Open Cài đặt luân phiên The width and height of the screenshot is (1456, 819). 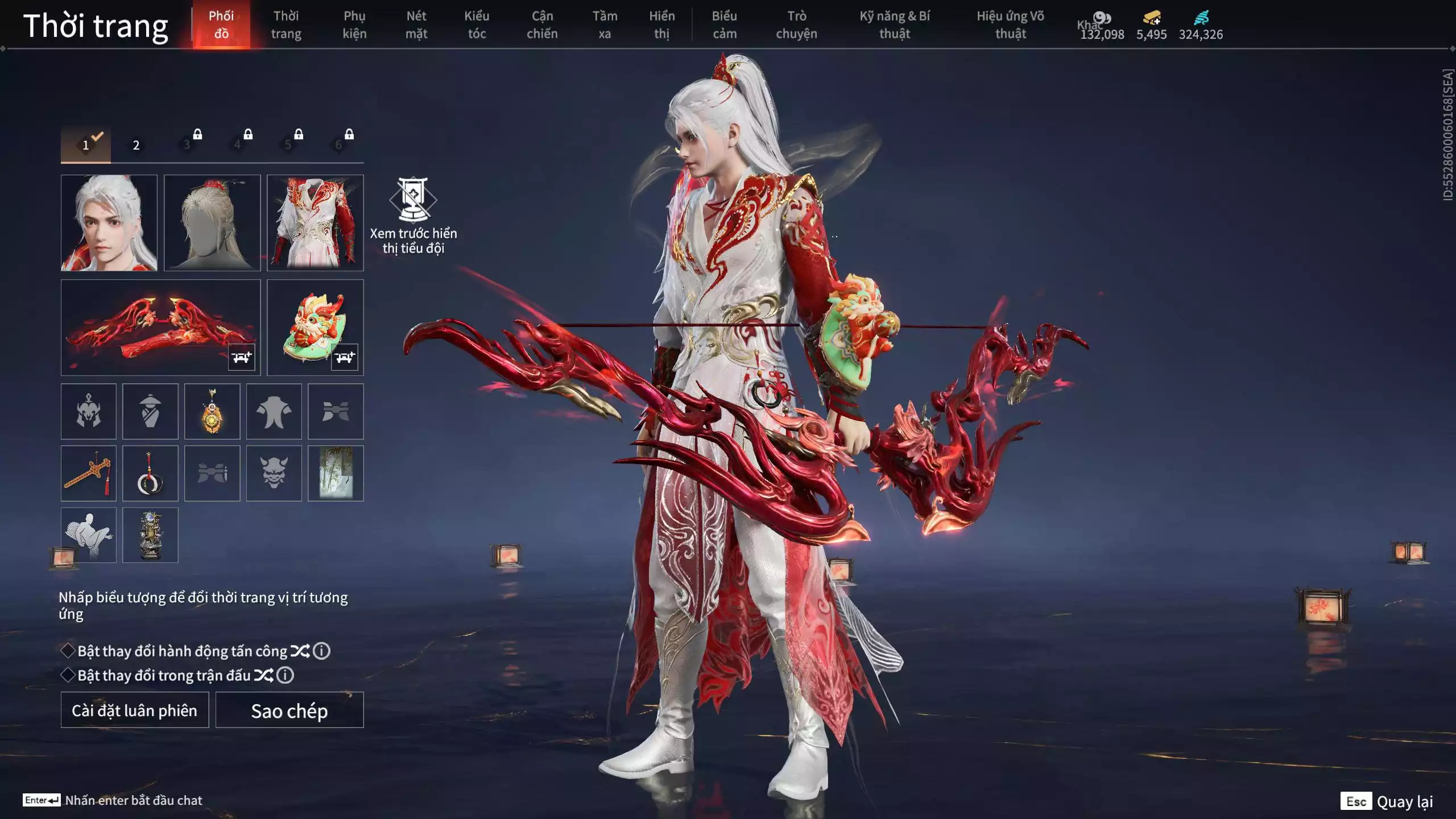[x=135, y=710]
